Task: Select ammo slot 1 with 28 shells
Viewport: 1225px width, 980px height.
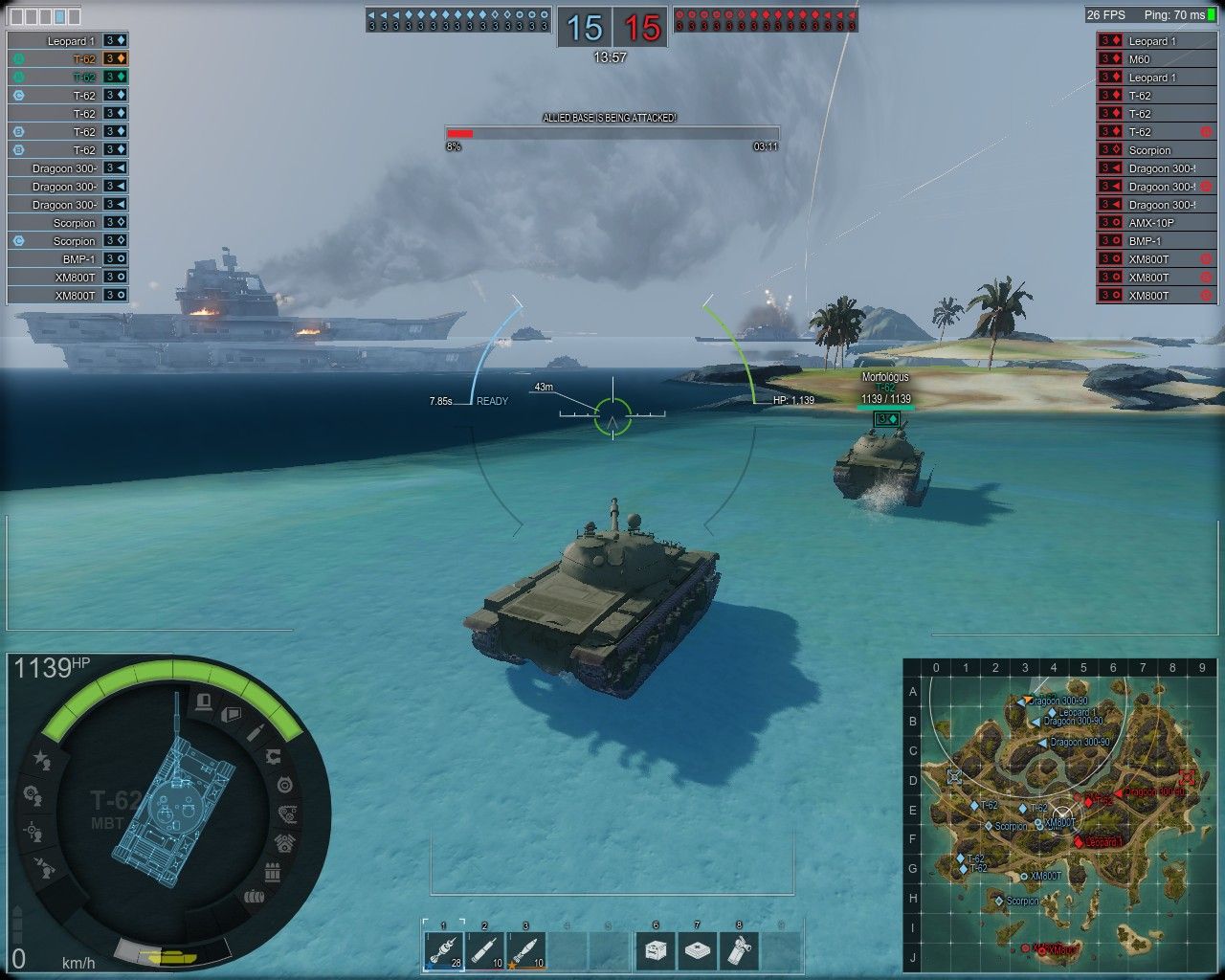Action: (x=443, y=951)
